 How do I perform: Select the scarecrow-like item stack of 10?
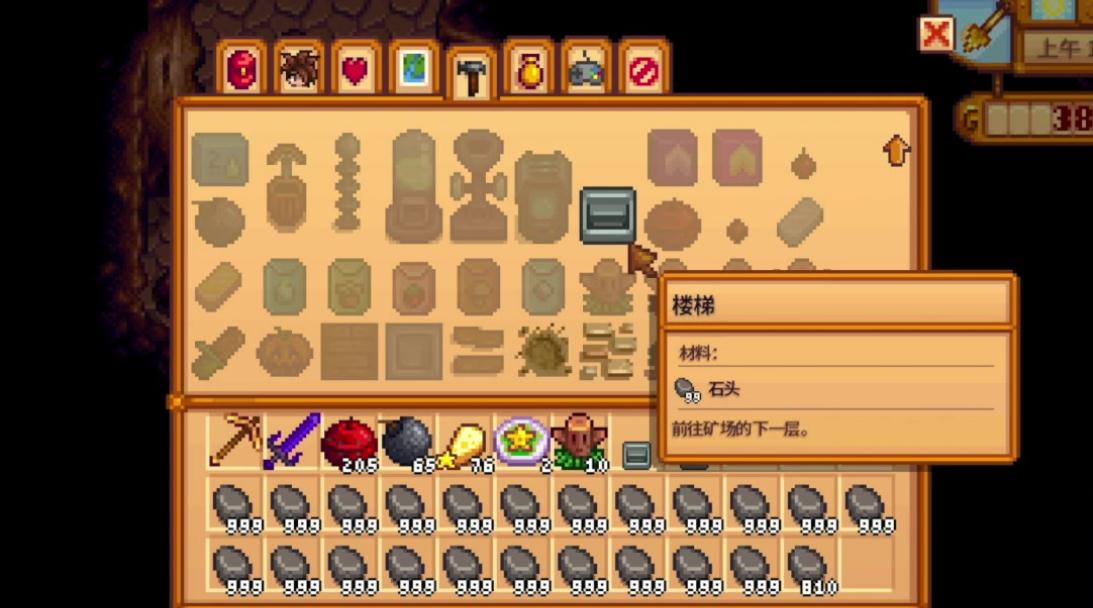coord(579,441)
